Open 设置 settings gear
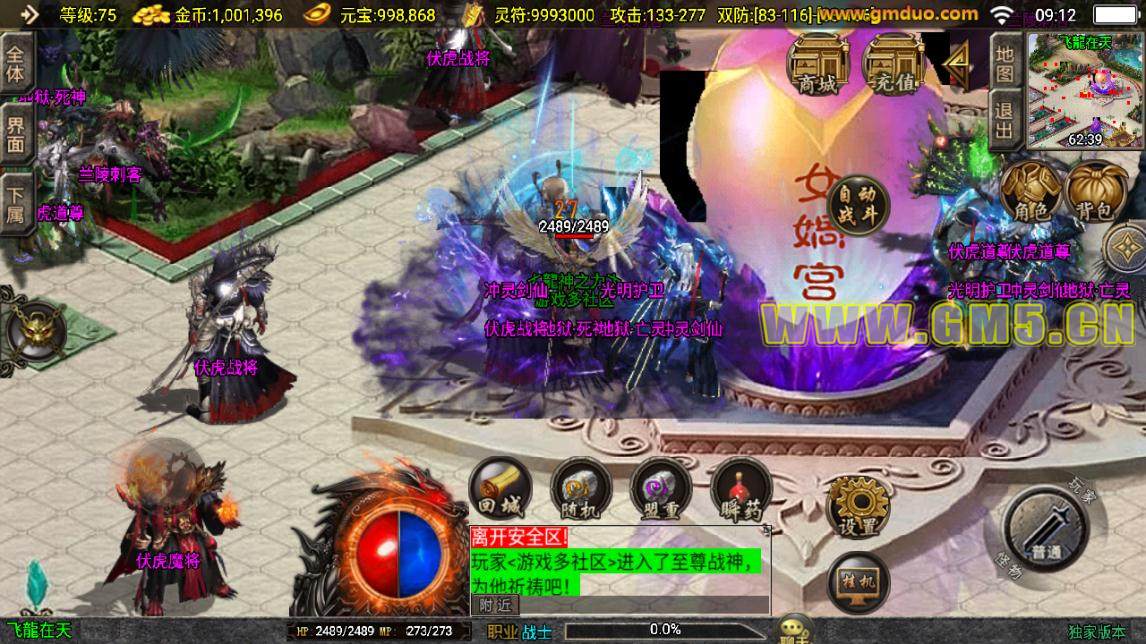Image resolution: width=1146 pixels, height=644 pixels. click(859, 506)
